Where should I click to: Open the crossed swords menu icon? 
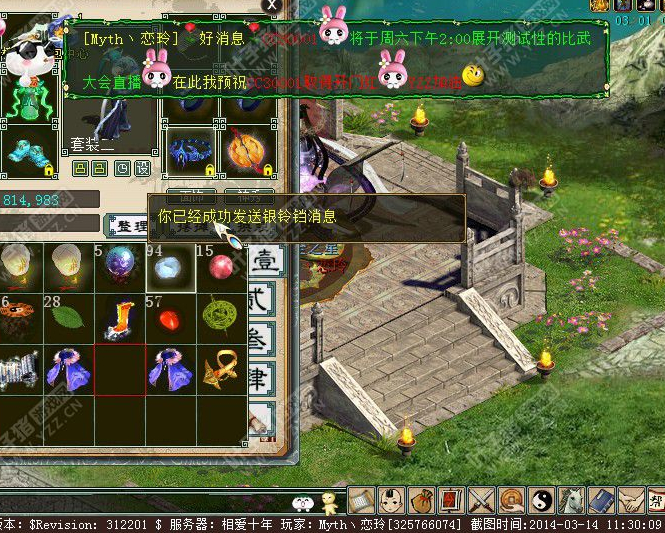coord(483,499)
